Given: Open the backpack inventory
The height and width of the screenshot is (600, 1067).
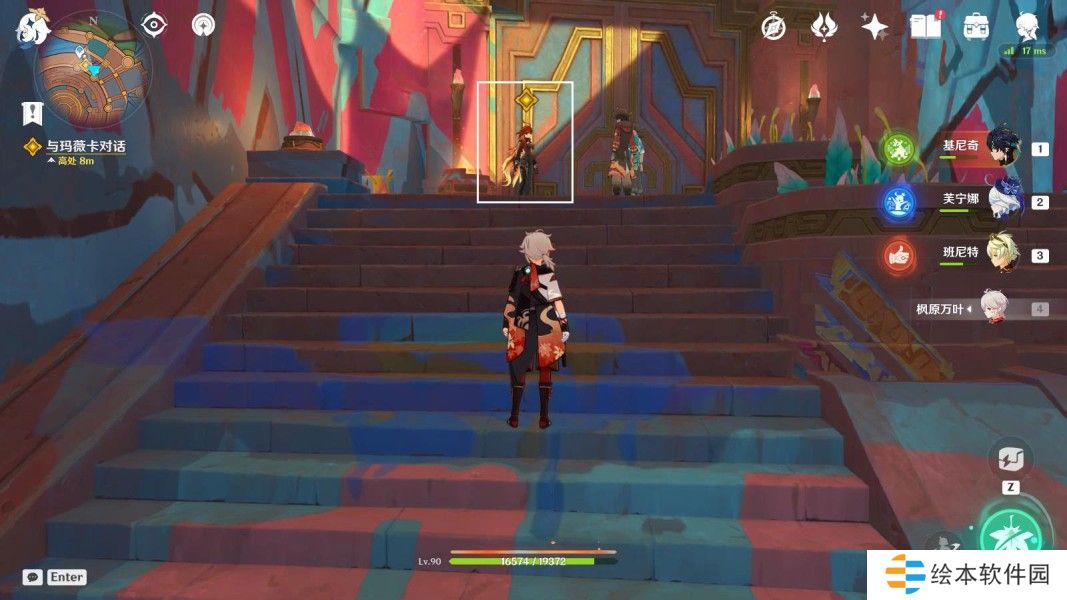Looking at the screenshot, I should click(976, 27).
